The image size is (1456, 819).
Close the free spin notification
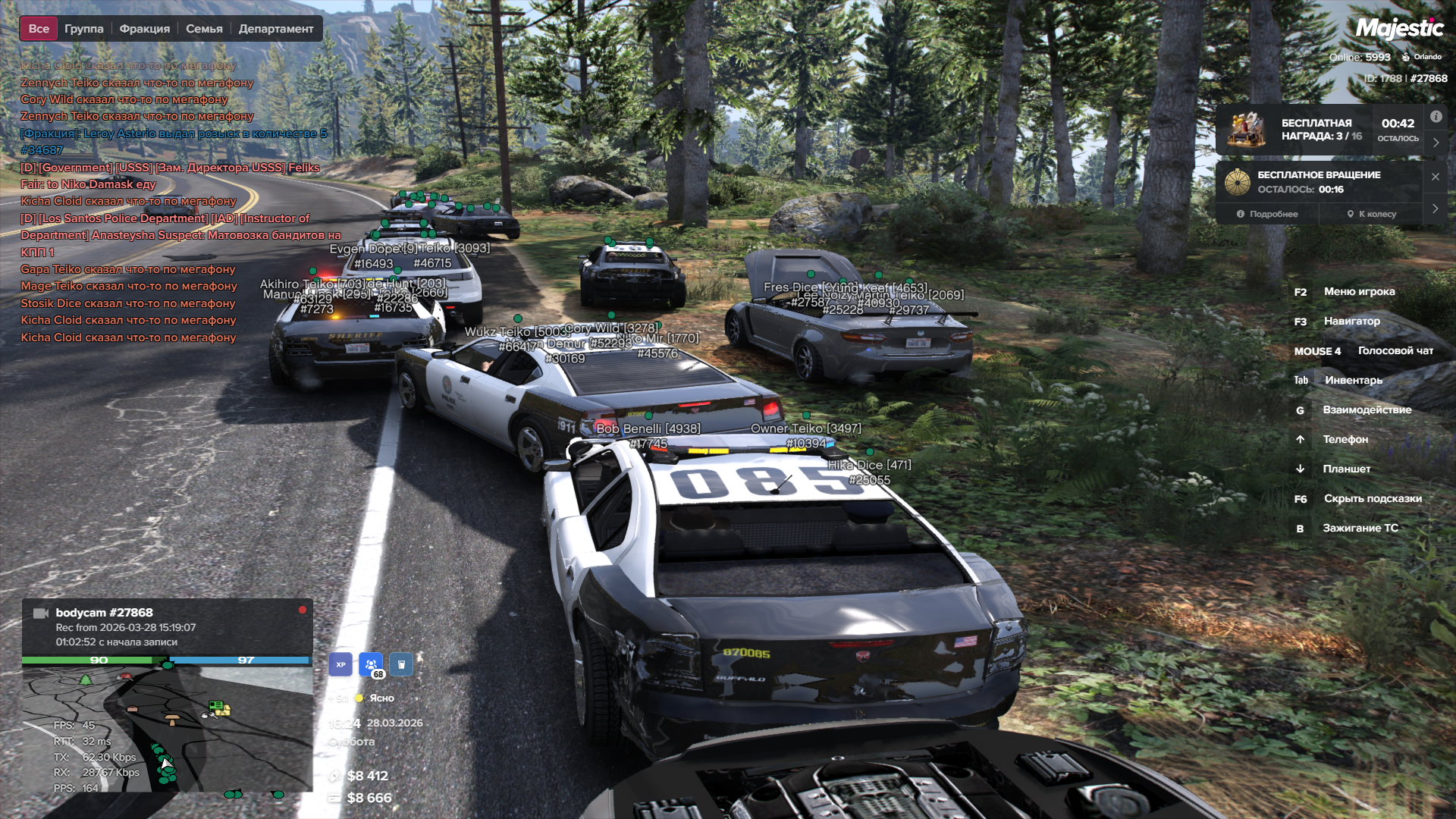[1436, 177]
